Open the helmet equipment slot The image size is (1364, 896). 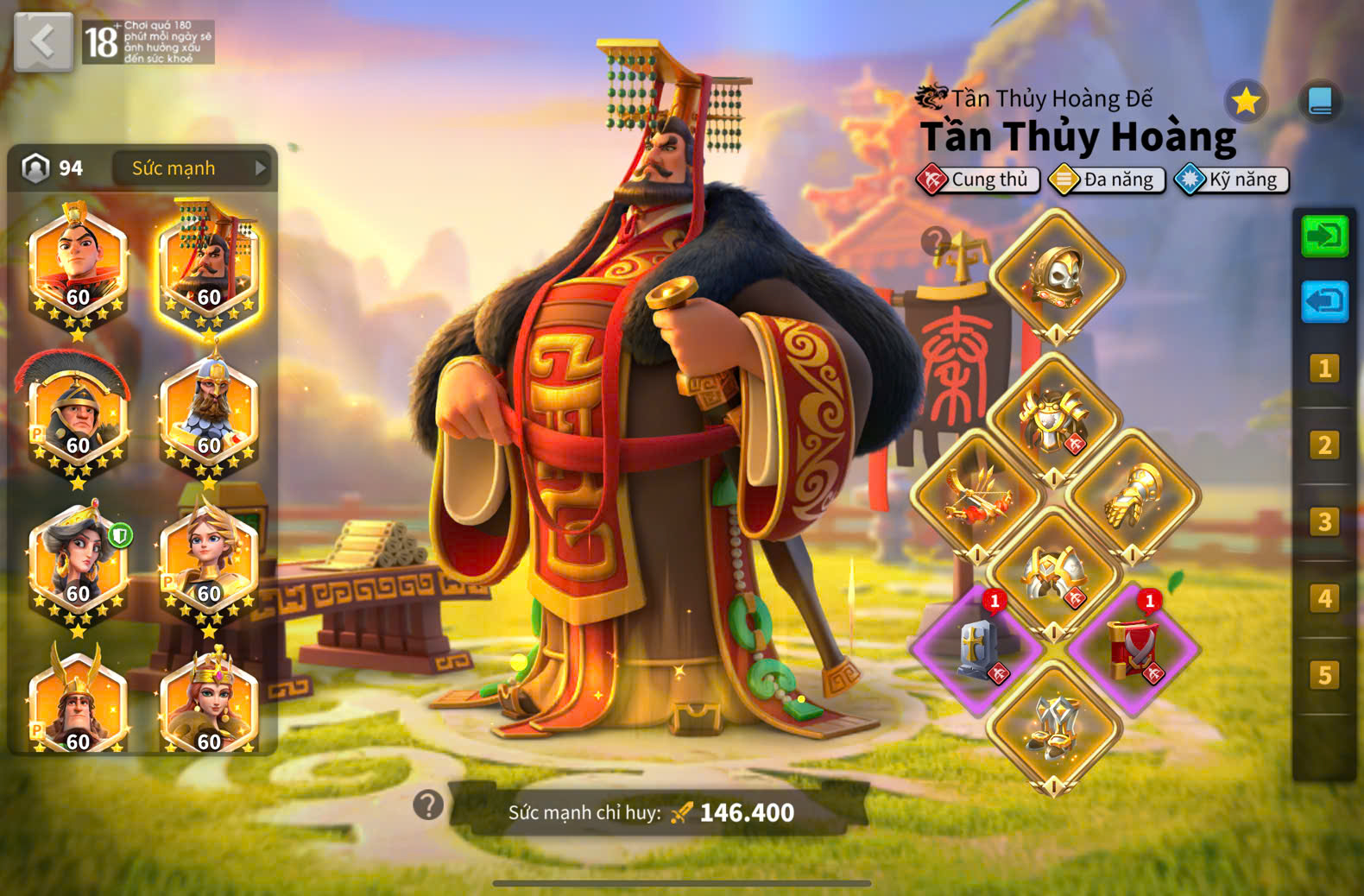click(1055, 276)
